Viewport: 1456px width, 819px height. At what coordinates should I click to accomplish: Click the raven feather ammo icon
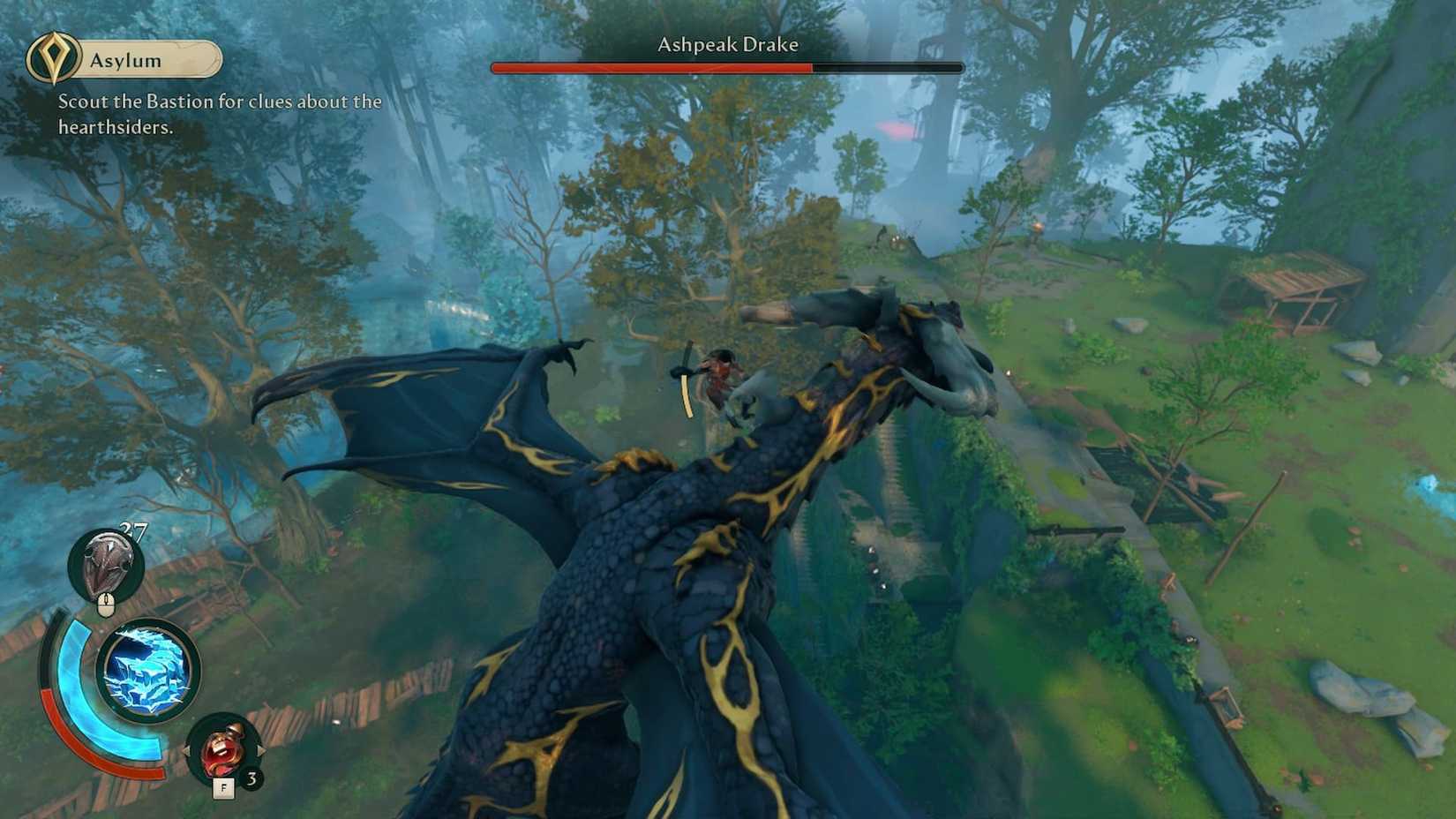point(106,565)
